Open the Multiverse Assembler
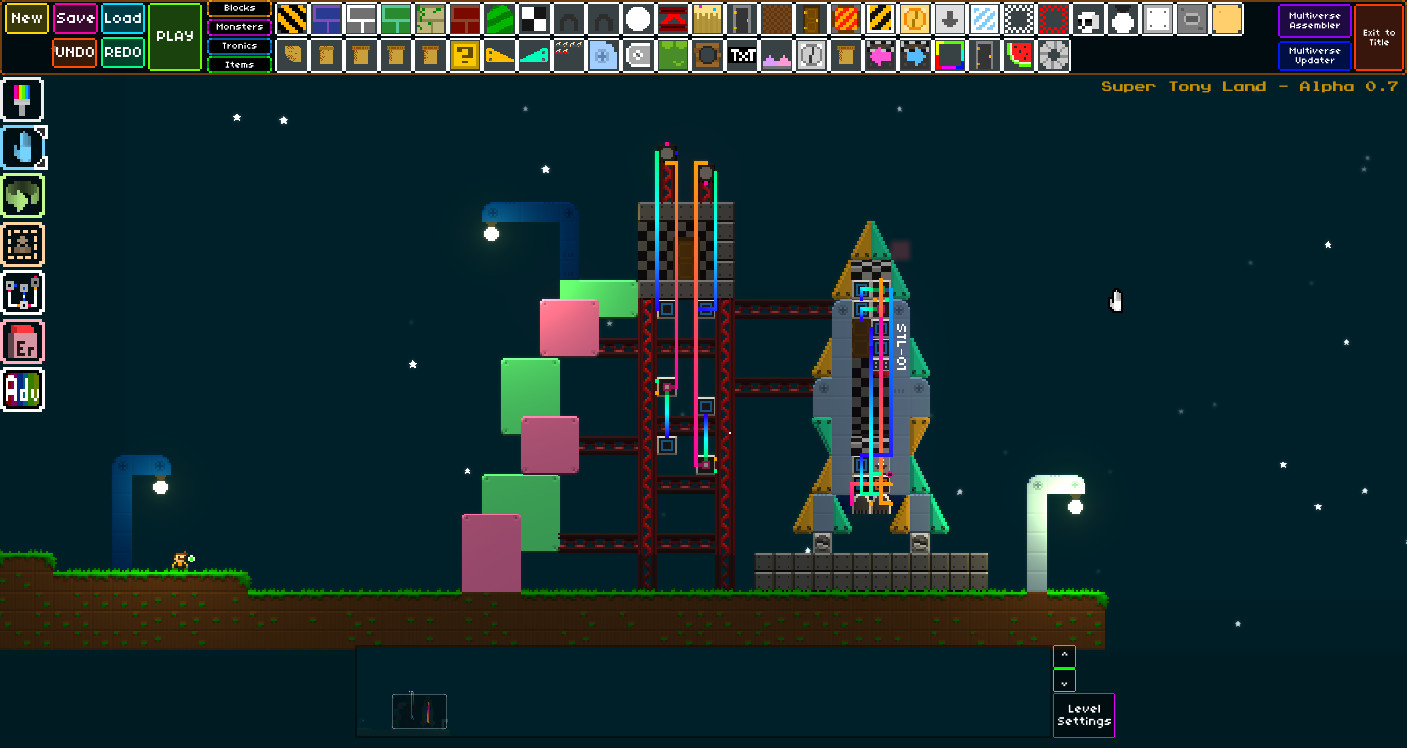Screen dimensions: 1407x748 (1314, 20)
